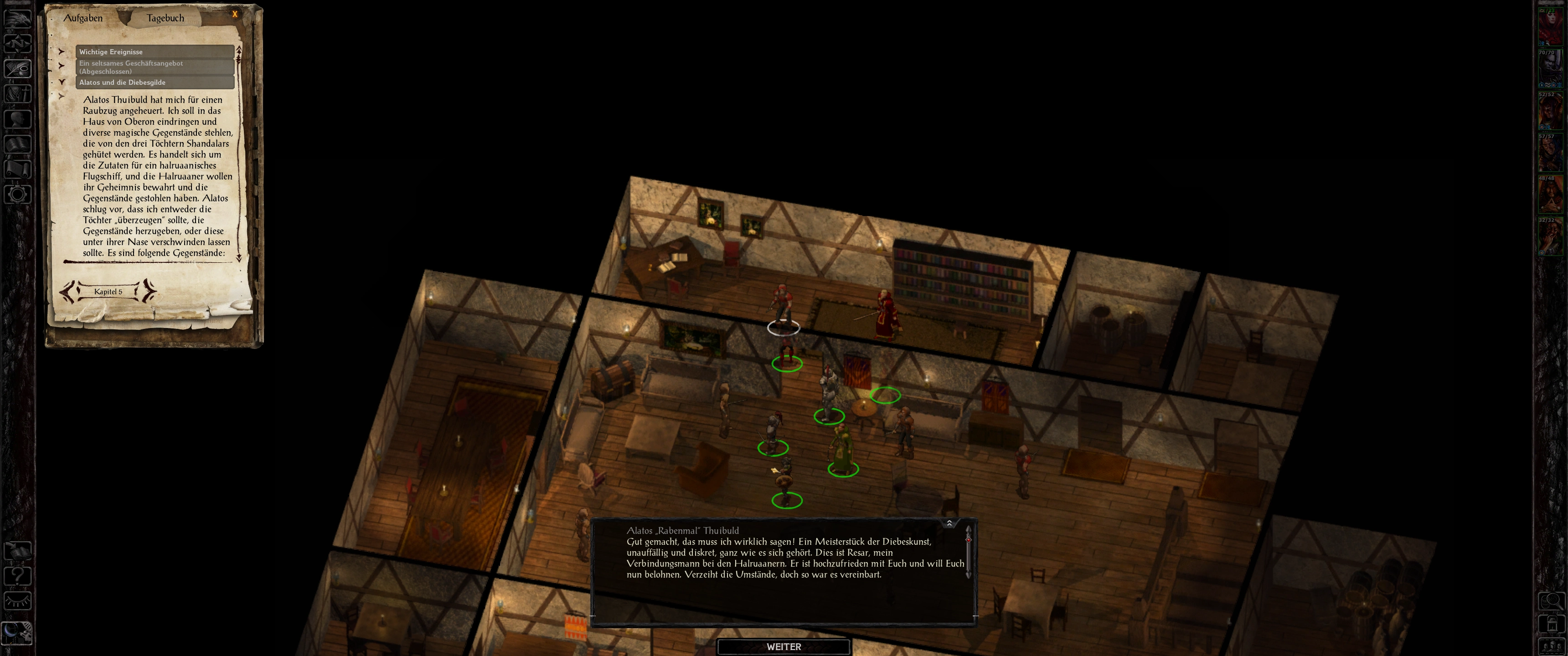This screenshot has width=1568, height=656.
Task: Open the Tagebuch tab
Action: point(165,18)
